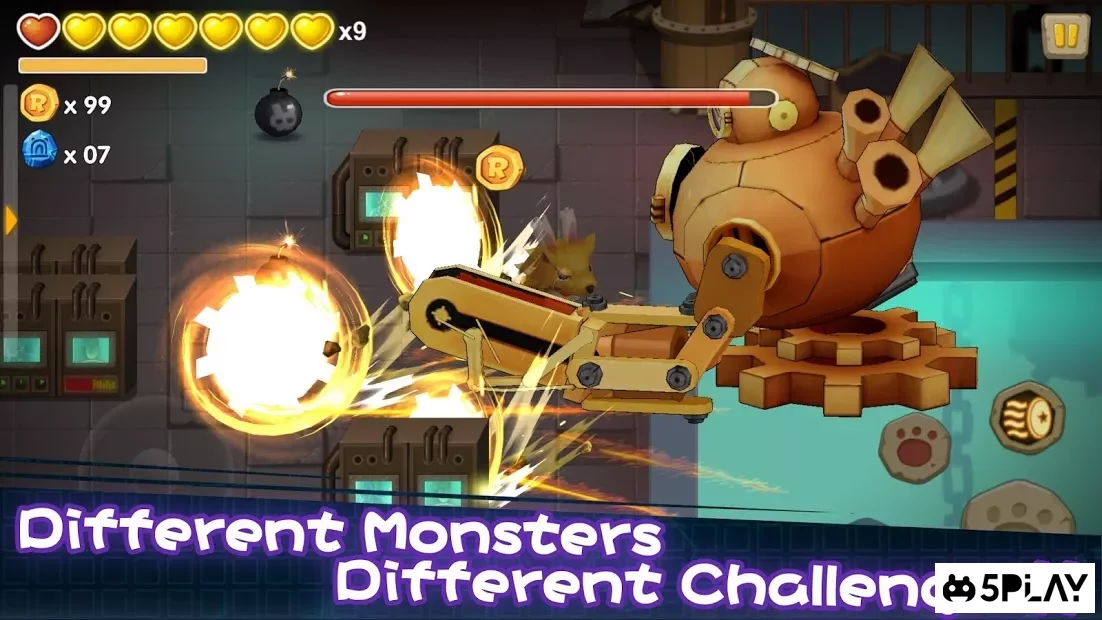This screenshot has width=1102, height=620.
Task: Expand the orange arrow side panel
Action: click(x=11, y=220)
